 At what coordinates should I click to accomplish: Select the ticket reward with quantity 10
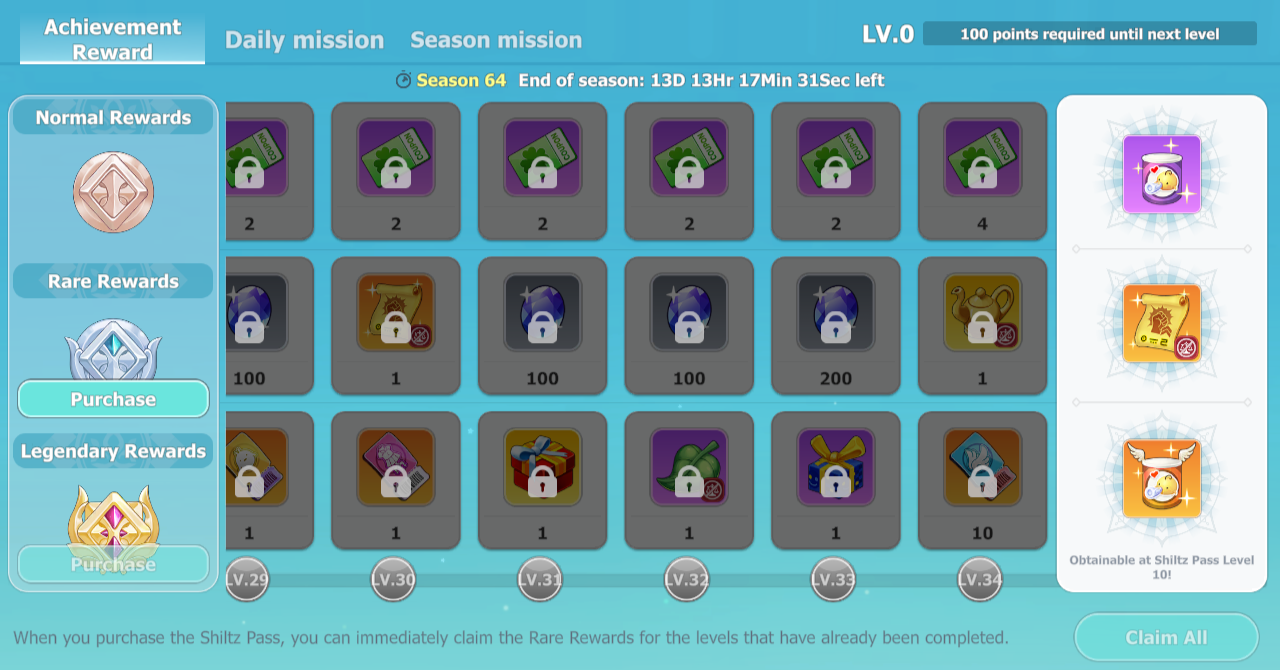[x=982, y=468]
